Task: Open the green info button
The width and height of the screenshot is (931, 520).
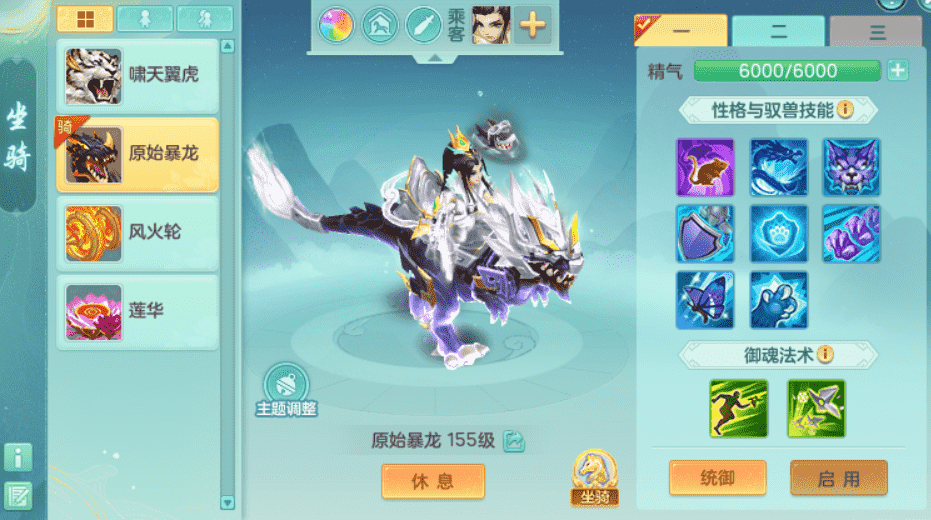Action: [x=18, y=458]
